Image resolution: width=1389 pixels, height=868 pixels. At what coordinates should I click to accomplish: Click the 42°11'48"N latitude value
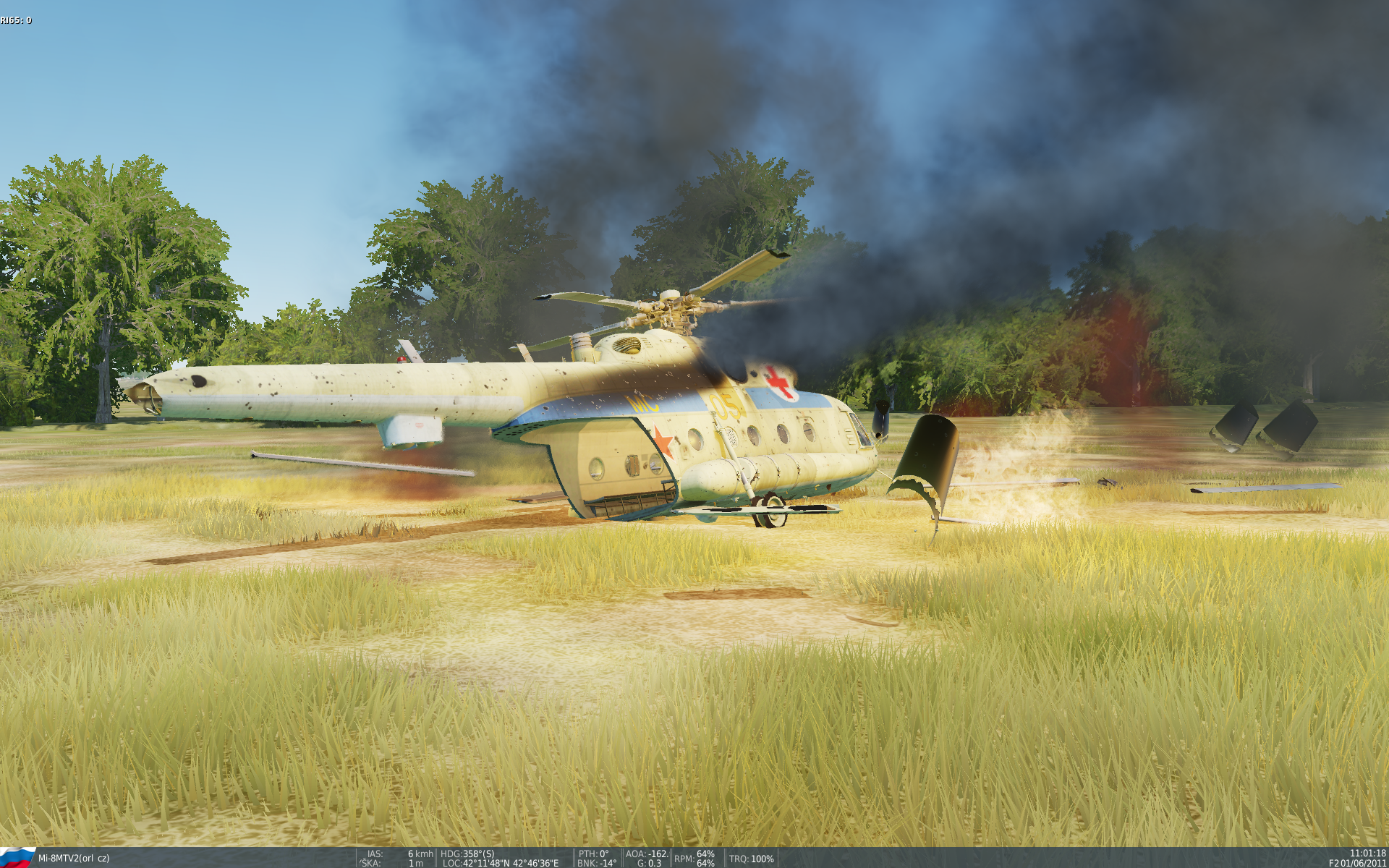point(486,862)
